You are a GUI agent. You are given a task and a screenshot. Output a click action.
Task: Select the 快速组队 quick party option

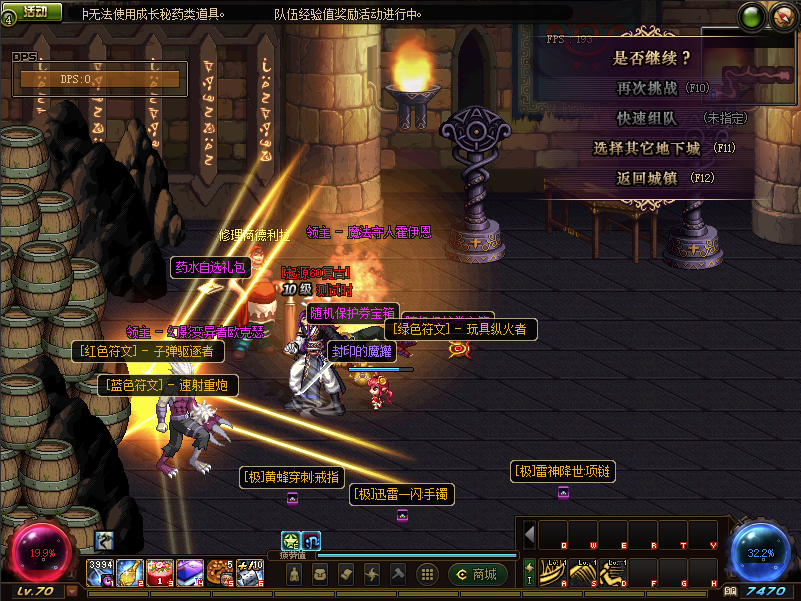(x=647, y=118)
